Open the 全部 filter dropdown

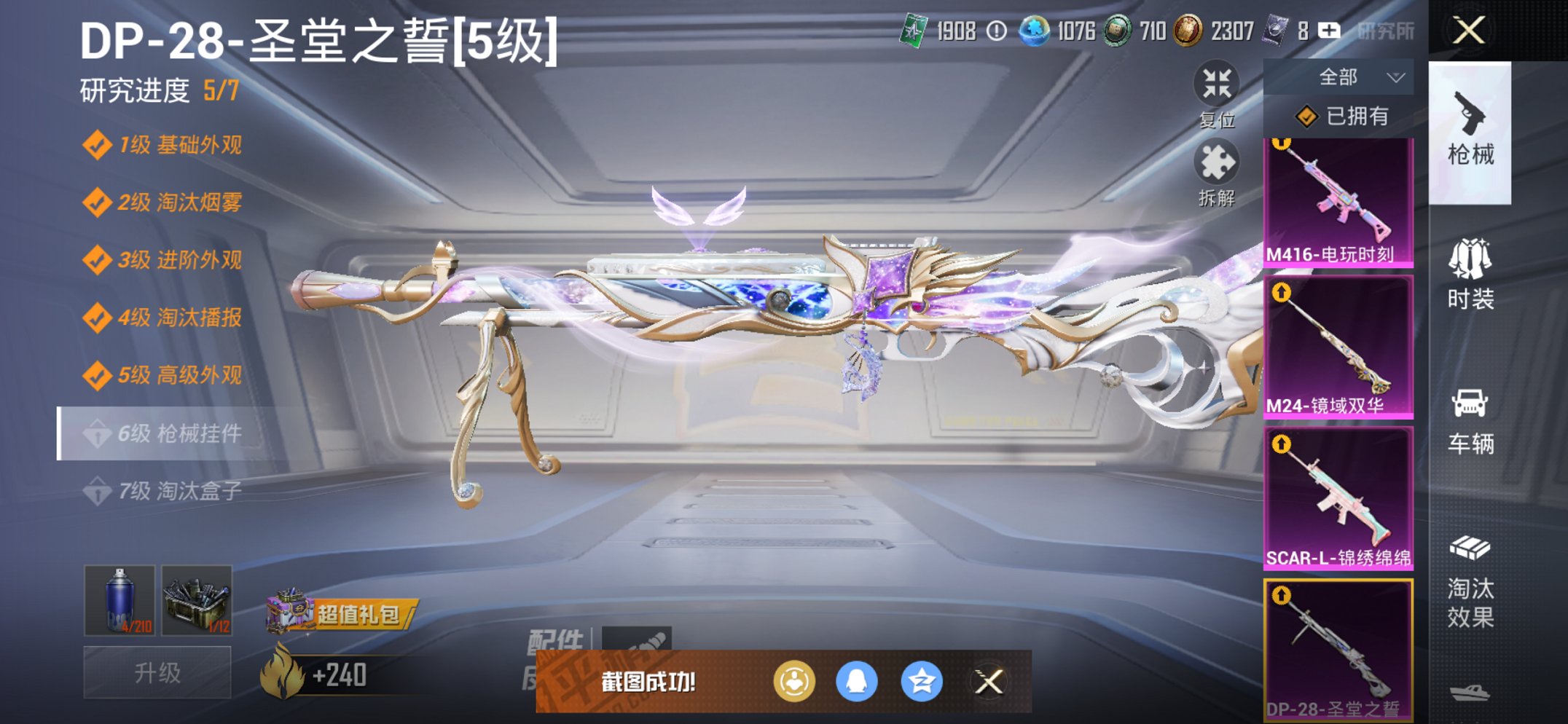[1352, 75]
